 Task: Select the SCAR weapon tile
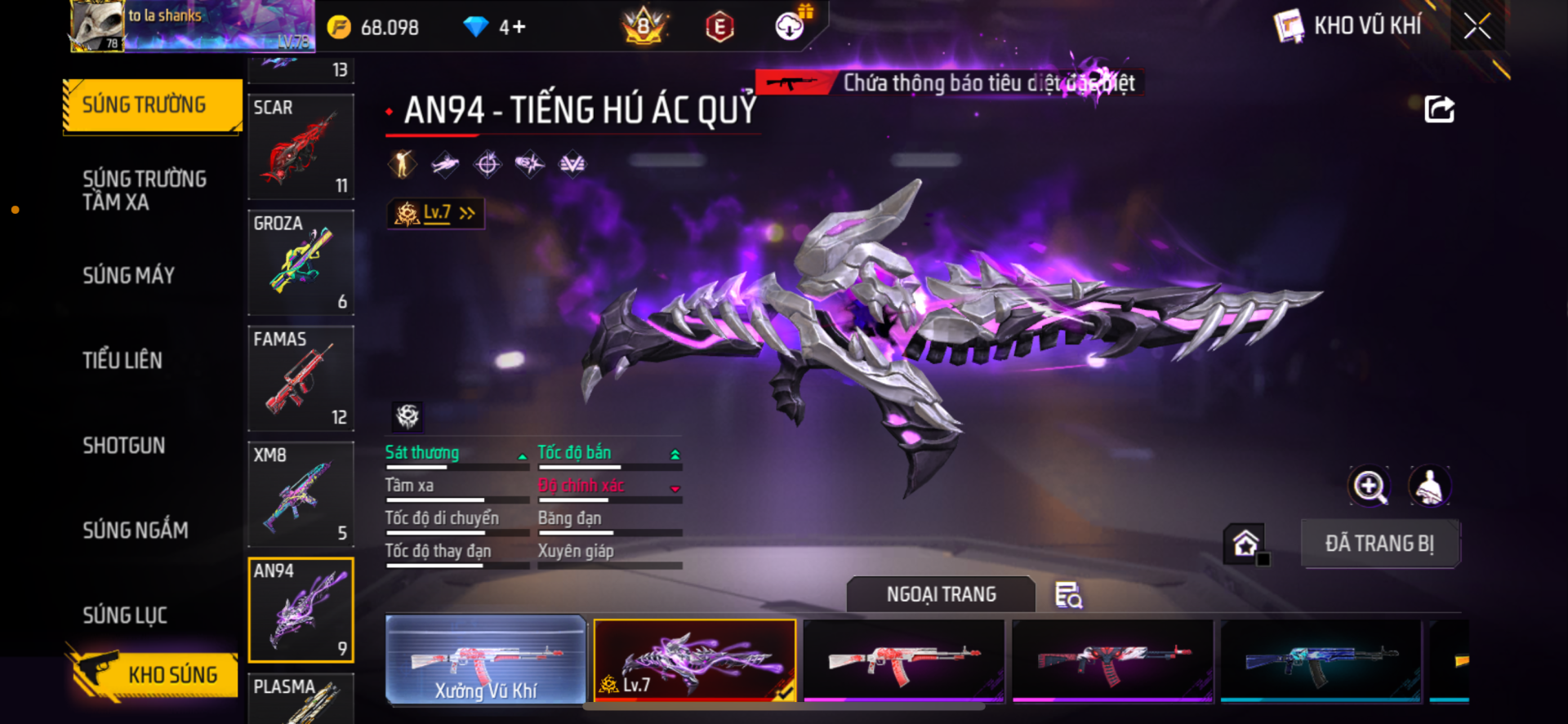pyautogui.click(x=301, y=147)
